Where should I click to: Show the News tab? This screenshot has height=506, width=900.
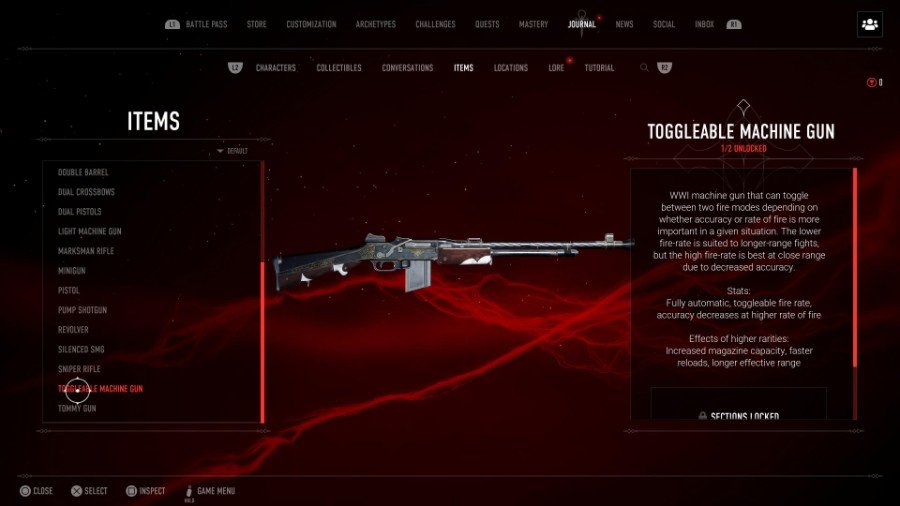click(x=624, y=24)
